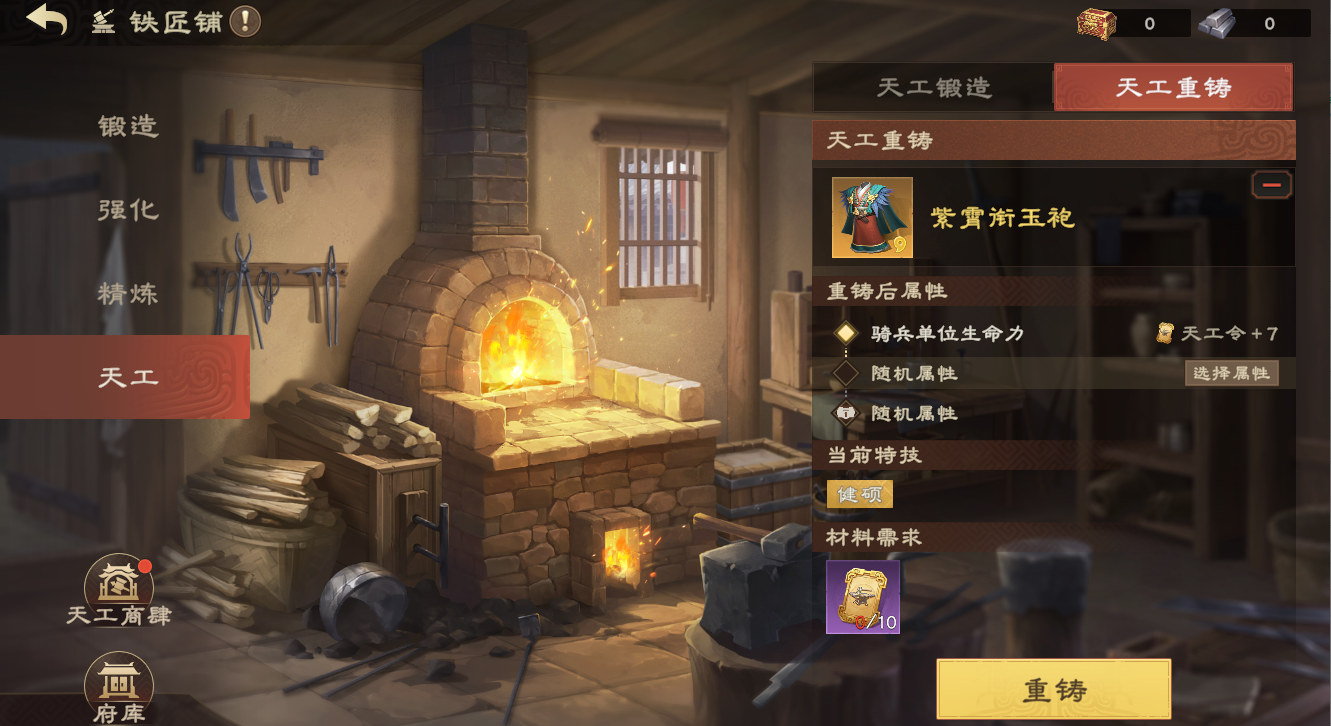Screen dimensions: 1331x726
Task: Click the treasure chest currency icon
Action: (1096, 23)
